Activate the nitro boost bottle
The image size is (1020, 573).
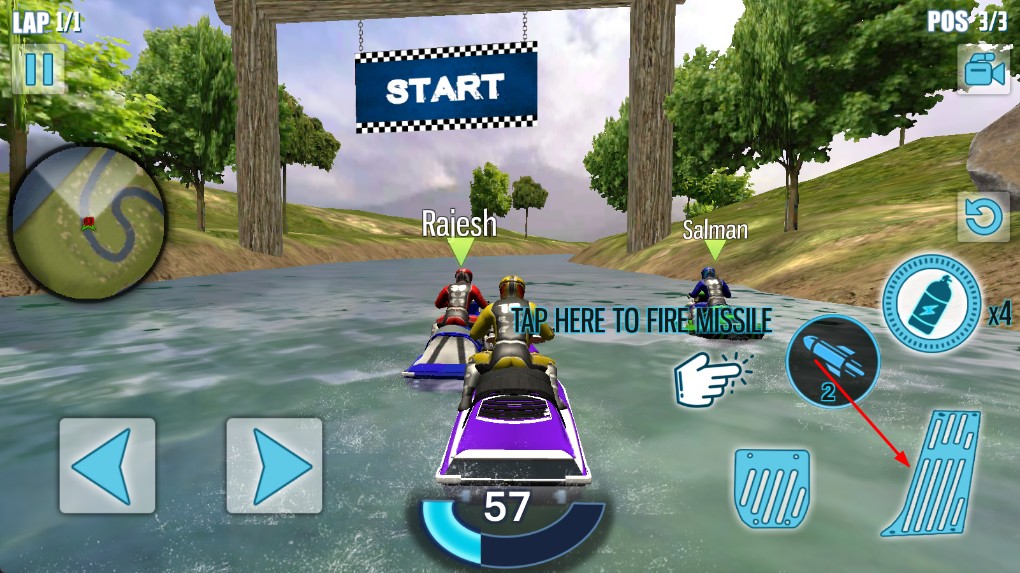[930, 303]
